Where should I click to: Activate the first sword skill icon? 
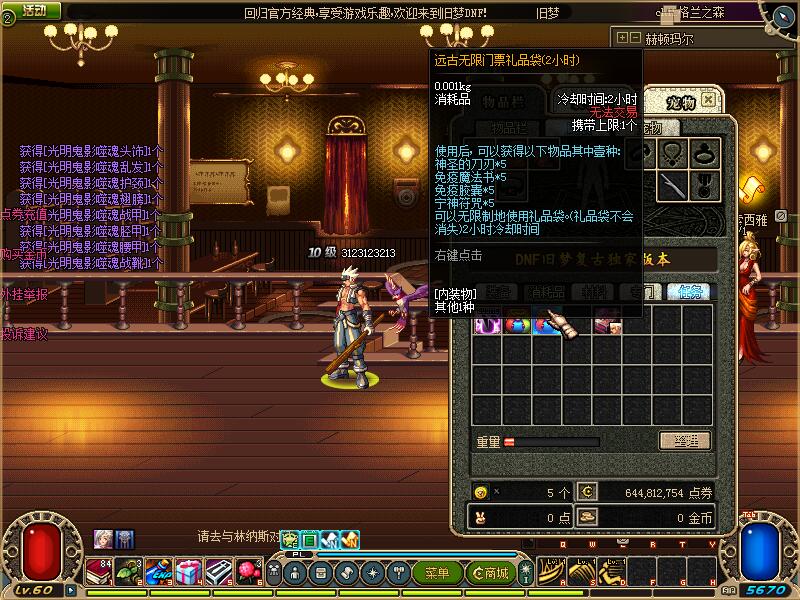click(x=551, y=572)
